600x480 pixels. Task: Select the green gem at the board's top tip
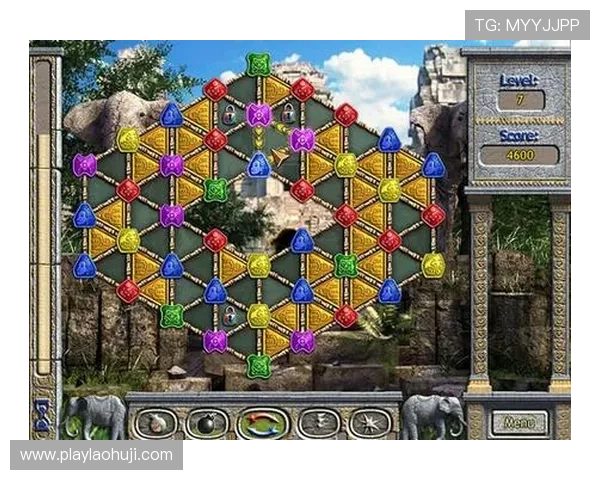(259, 64)
